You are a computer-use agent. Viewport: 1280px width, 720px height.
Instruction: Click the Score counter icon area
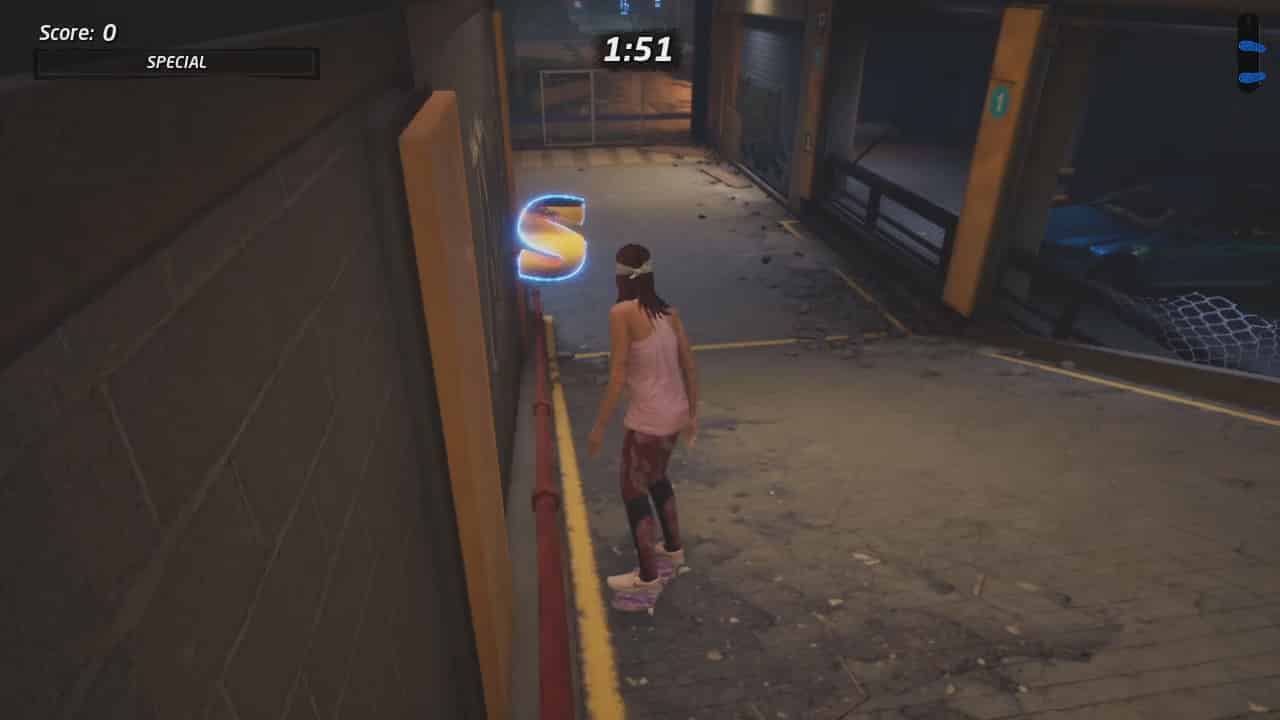tap(75, 32)
